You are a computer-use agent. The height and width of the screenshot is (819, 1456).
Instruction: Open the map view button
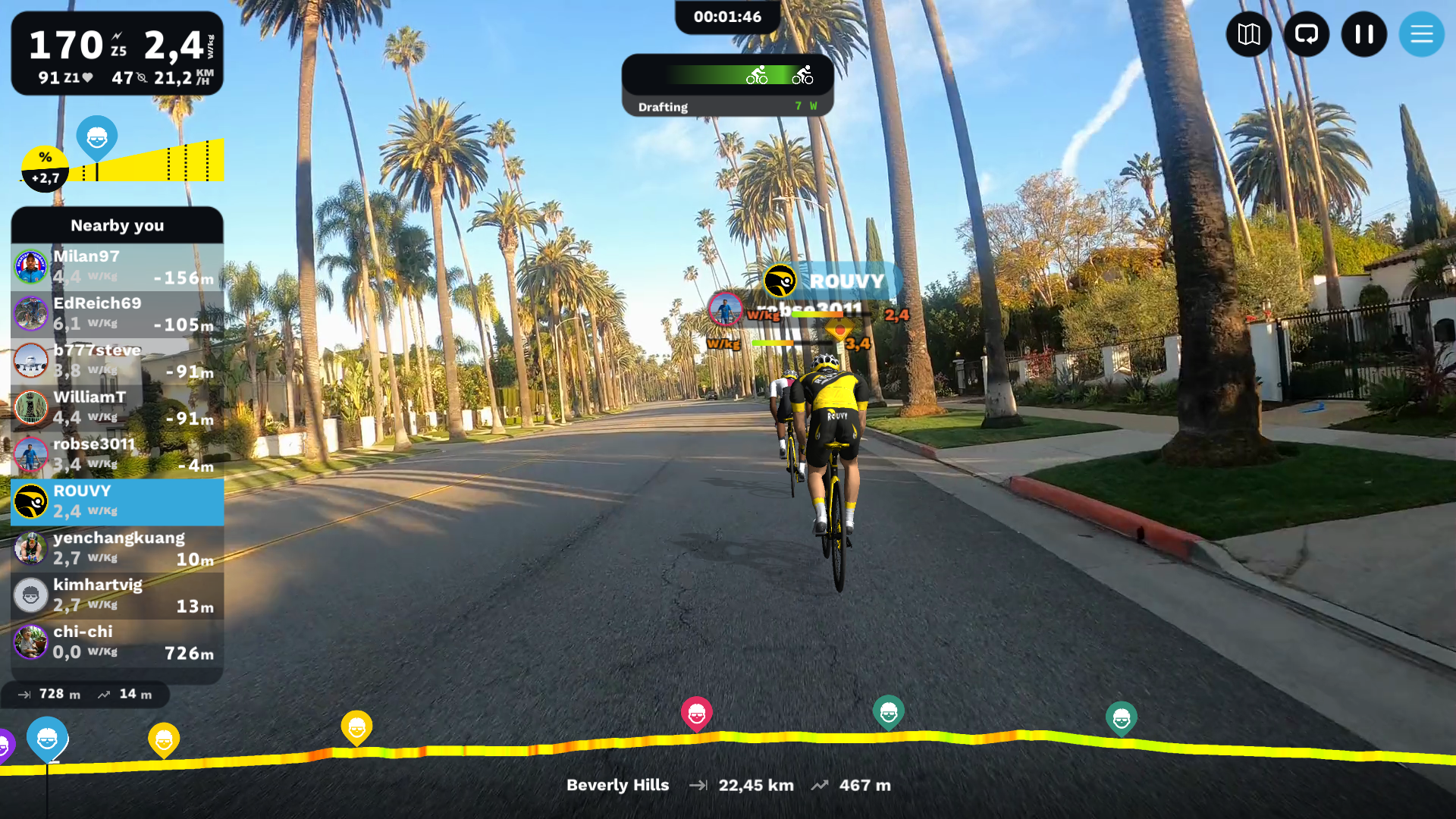click(1248, 34)
